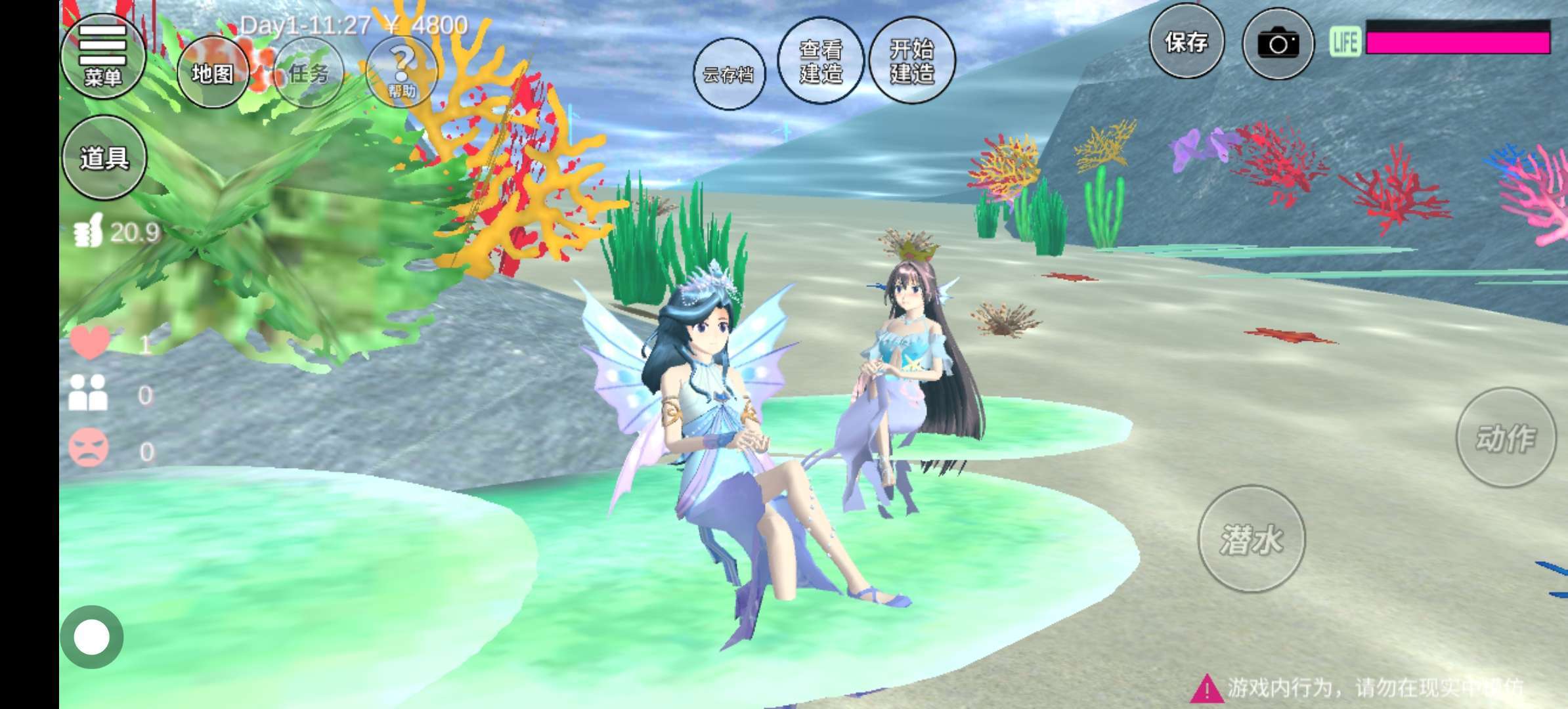Screen dimensions: 1568x709
Task: Click the 云存档 cloud save button
Action: [729, 74]
